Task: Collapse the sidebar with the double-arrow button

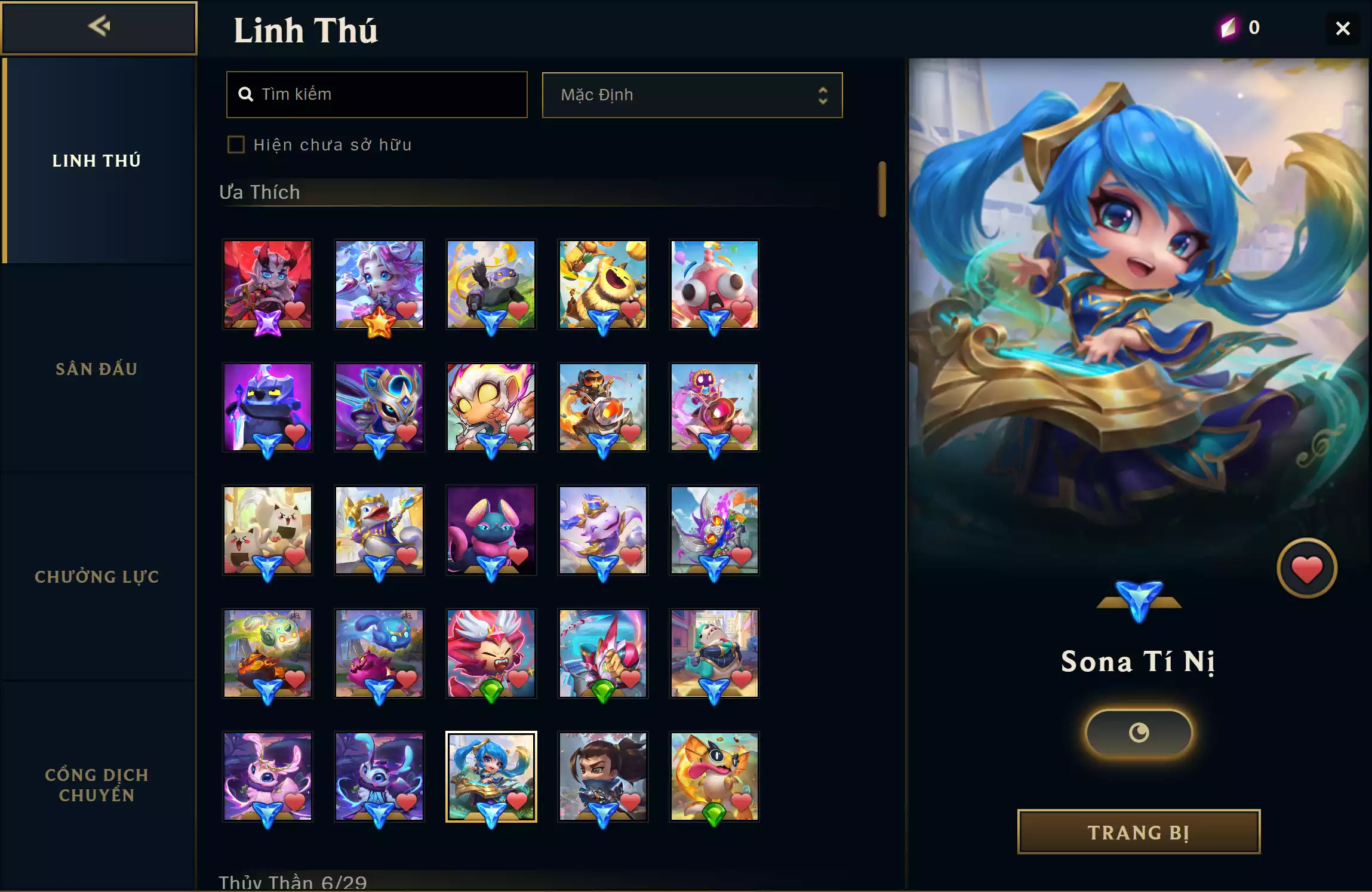Action: click(99, 27)
